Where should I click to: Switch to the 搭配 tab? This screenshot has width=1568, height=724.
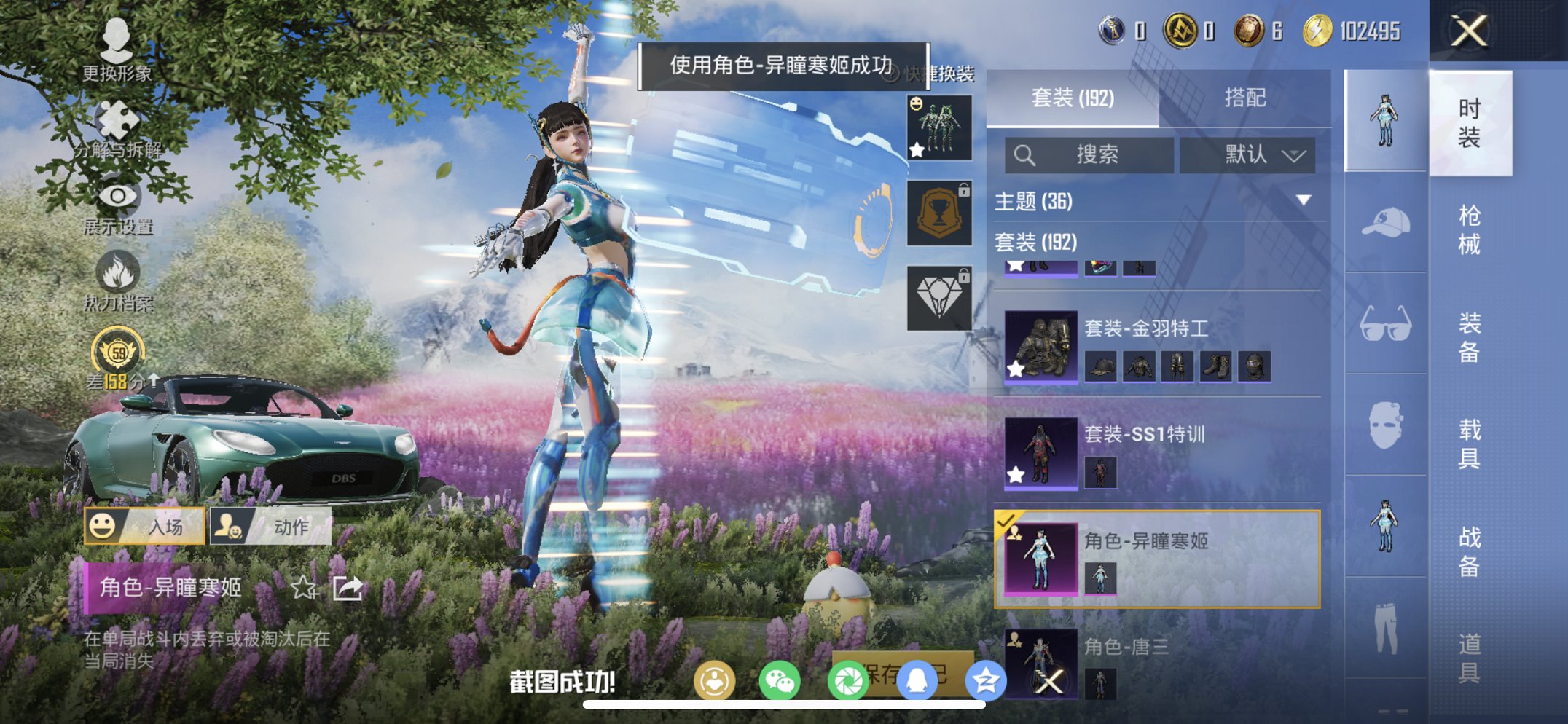point(1246,99)
